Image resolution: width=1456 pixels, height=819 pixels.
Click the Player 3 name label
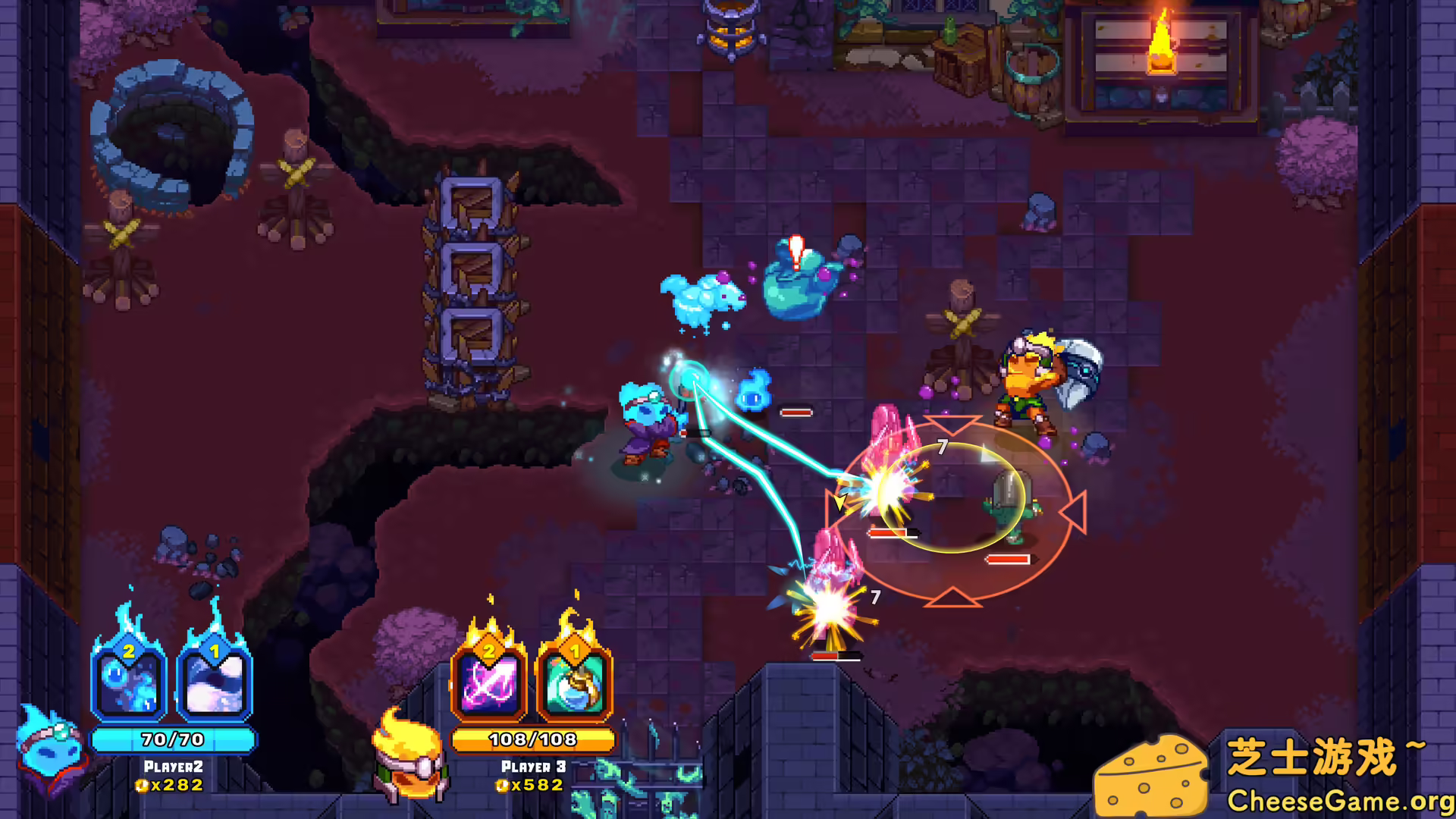click(533, 767)
